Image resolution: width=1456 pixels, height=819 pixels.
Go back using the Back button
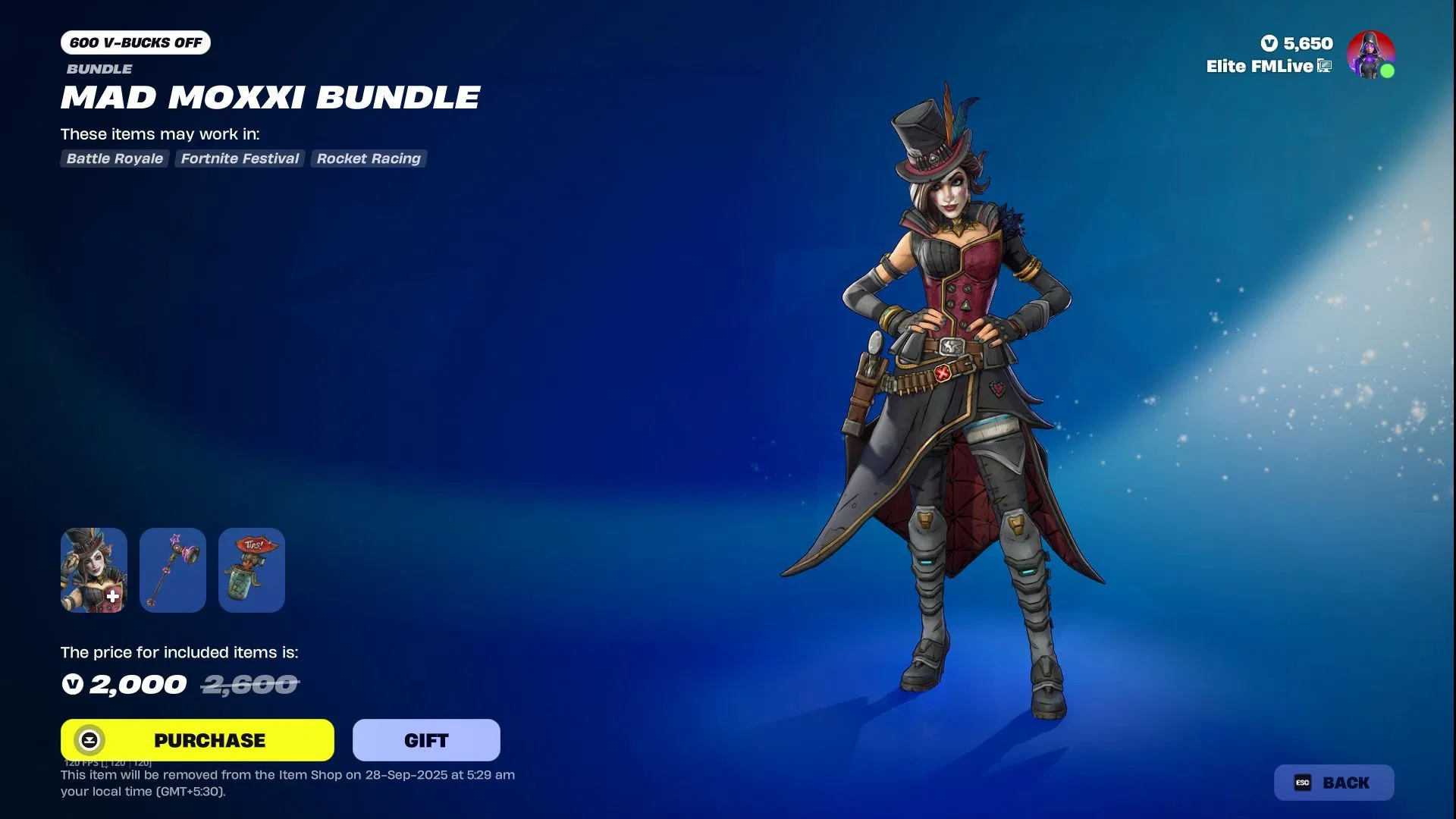(1333, 783)
